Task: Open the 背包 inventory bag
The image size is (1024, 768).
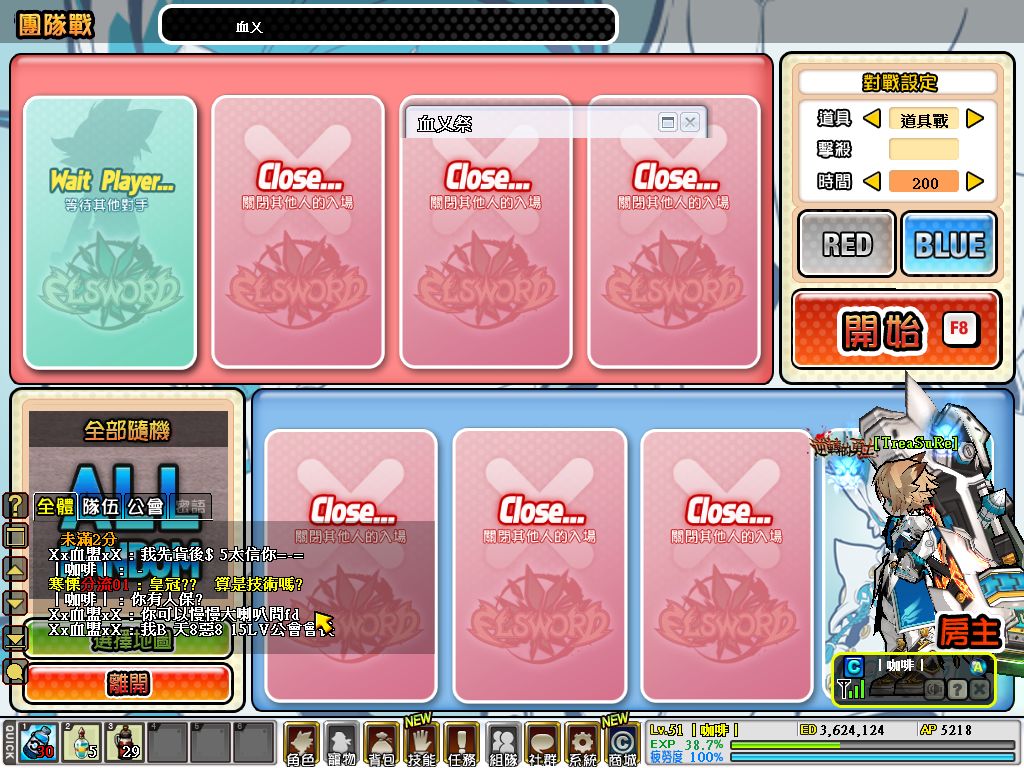Action: pos(381,745)
